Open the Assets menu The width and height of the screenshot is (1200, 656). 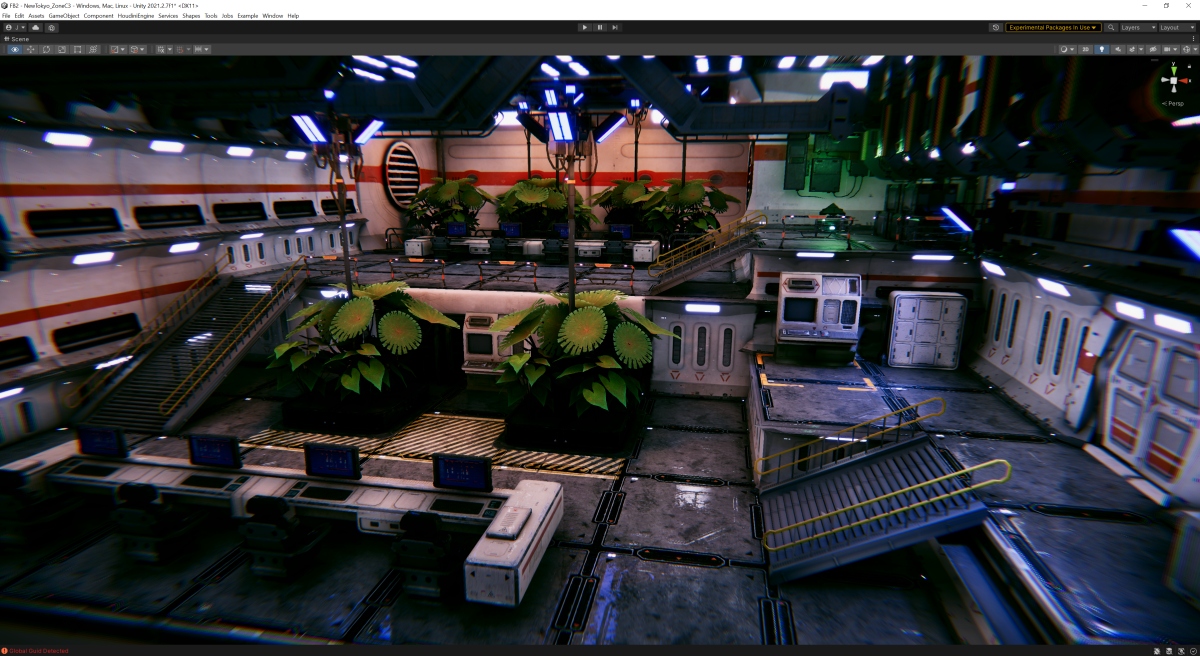36,16
